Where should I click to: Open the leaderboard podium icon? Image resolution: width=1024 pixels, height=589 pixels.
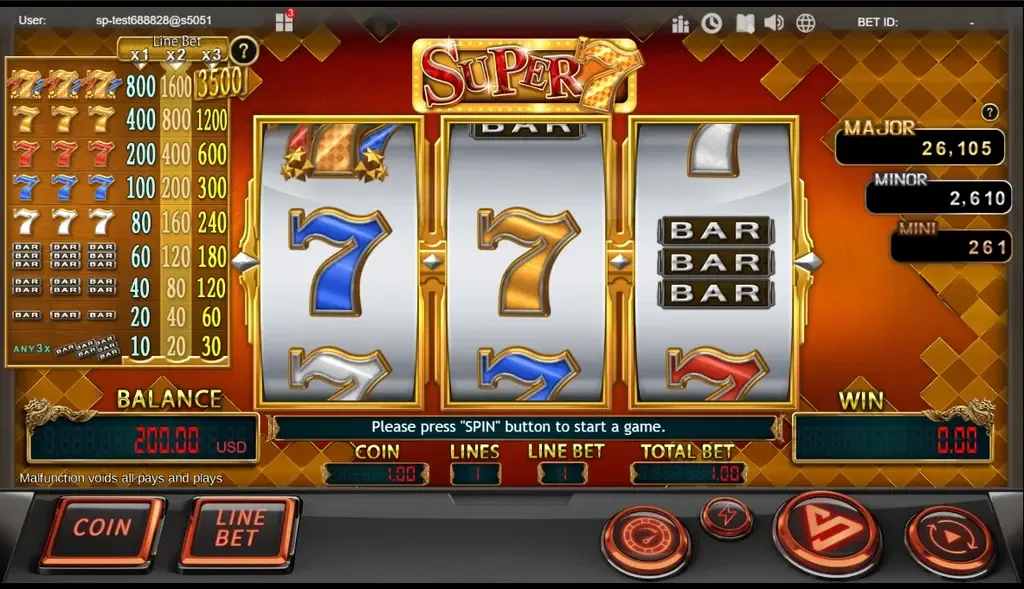click(681, 23)
